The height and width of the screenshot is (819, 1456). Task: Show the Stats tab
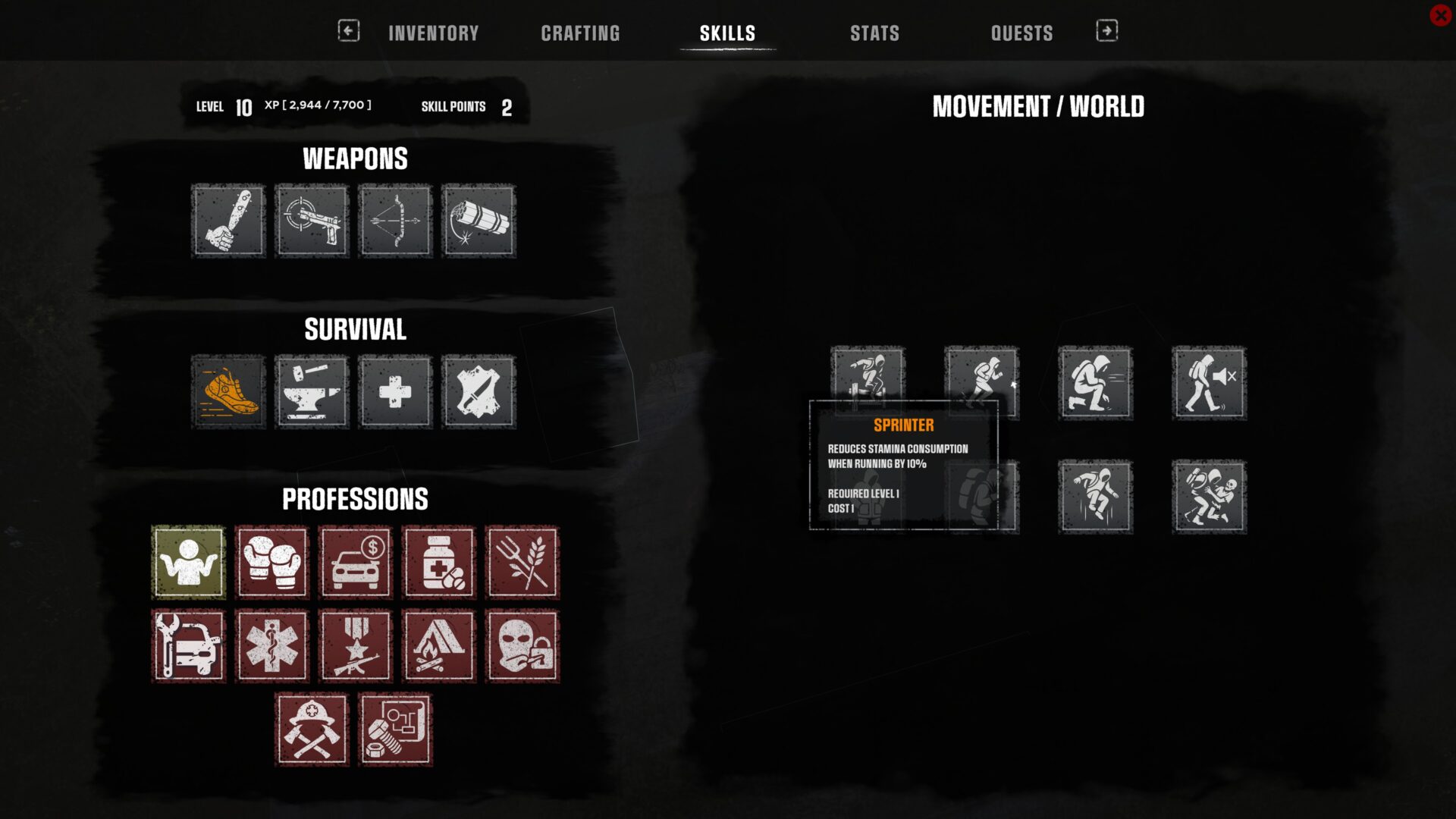point(874,33)
